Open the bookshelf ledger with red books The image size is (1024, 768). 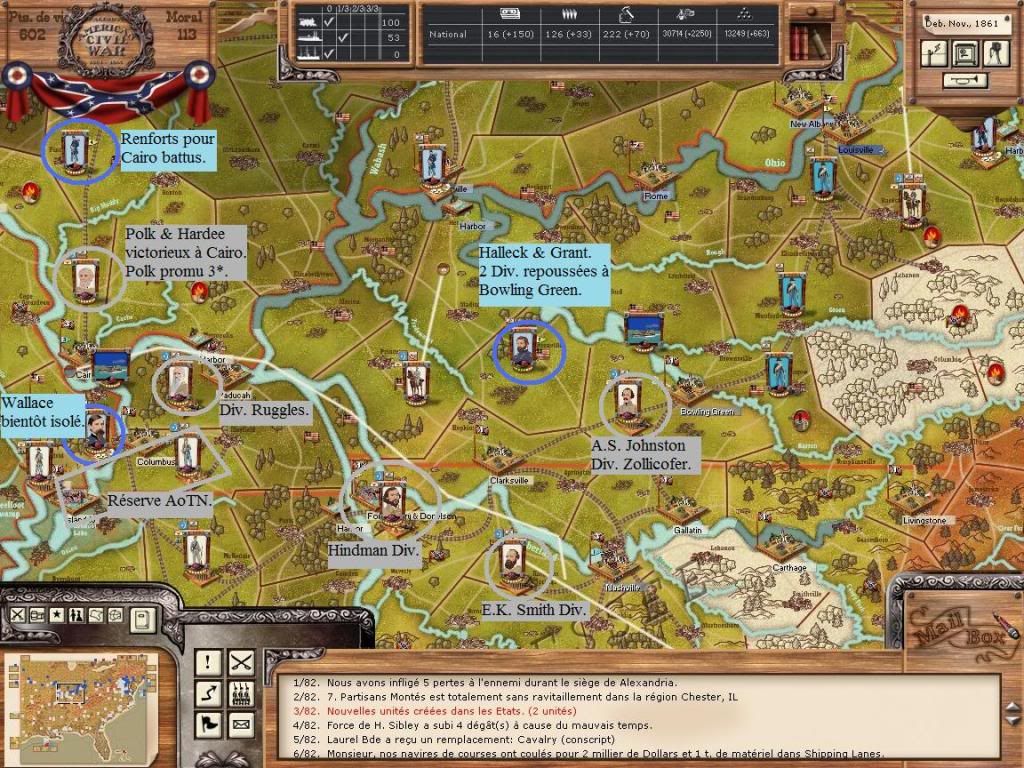pyautogui.click(x=807, y=42)
